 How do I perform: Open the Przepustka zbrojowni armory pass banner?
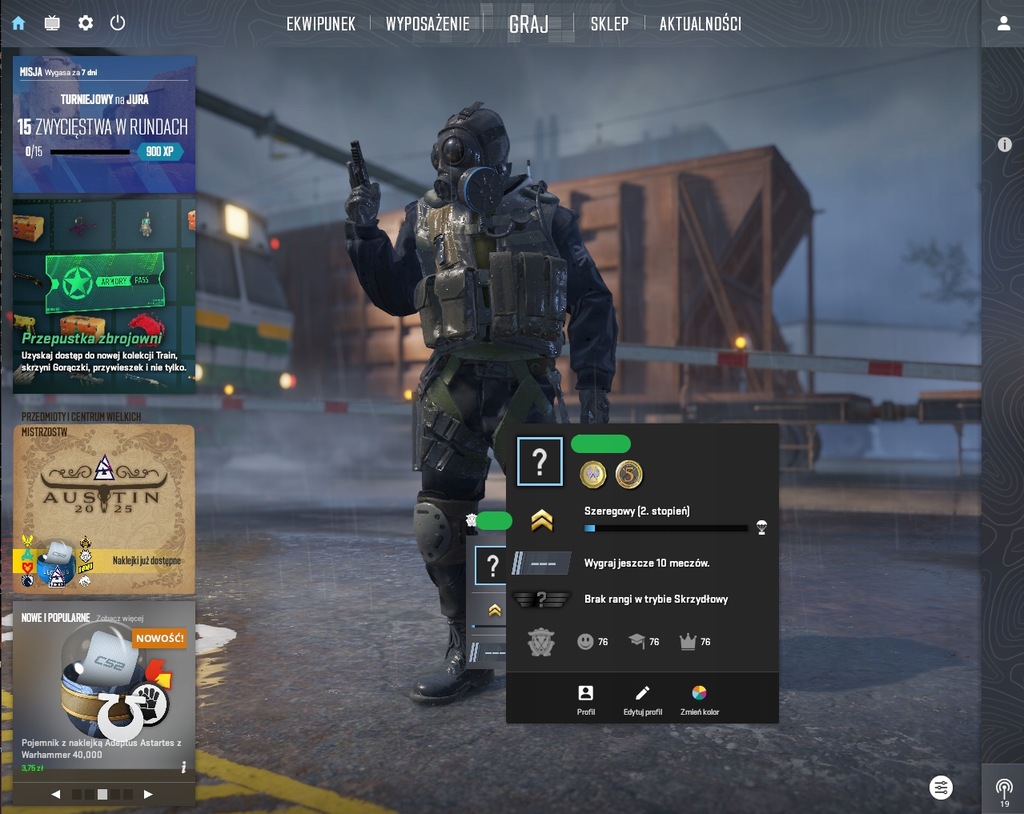pyautogui.click(x=104, y=295)
